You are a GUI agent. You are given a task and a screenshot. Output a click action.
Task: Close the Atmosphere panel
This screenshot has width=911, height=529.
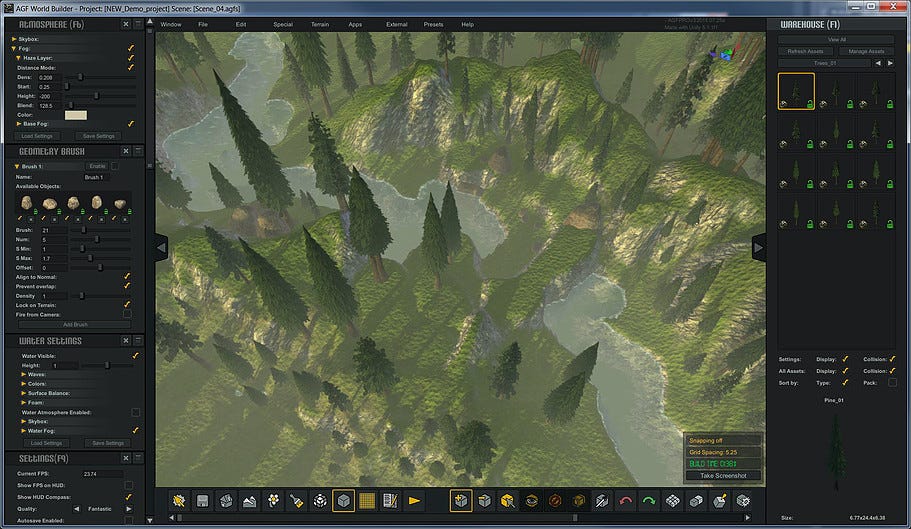tap(125, 24)
